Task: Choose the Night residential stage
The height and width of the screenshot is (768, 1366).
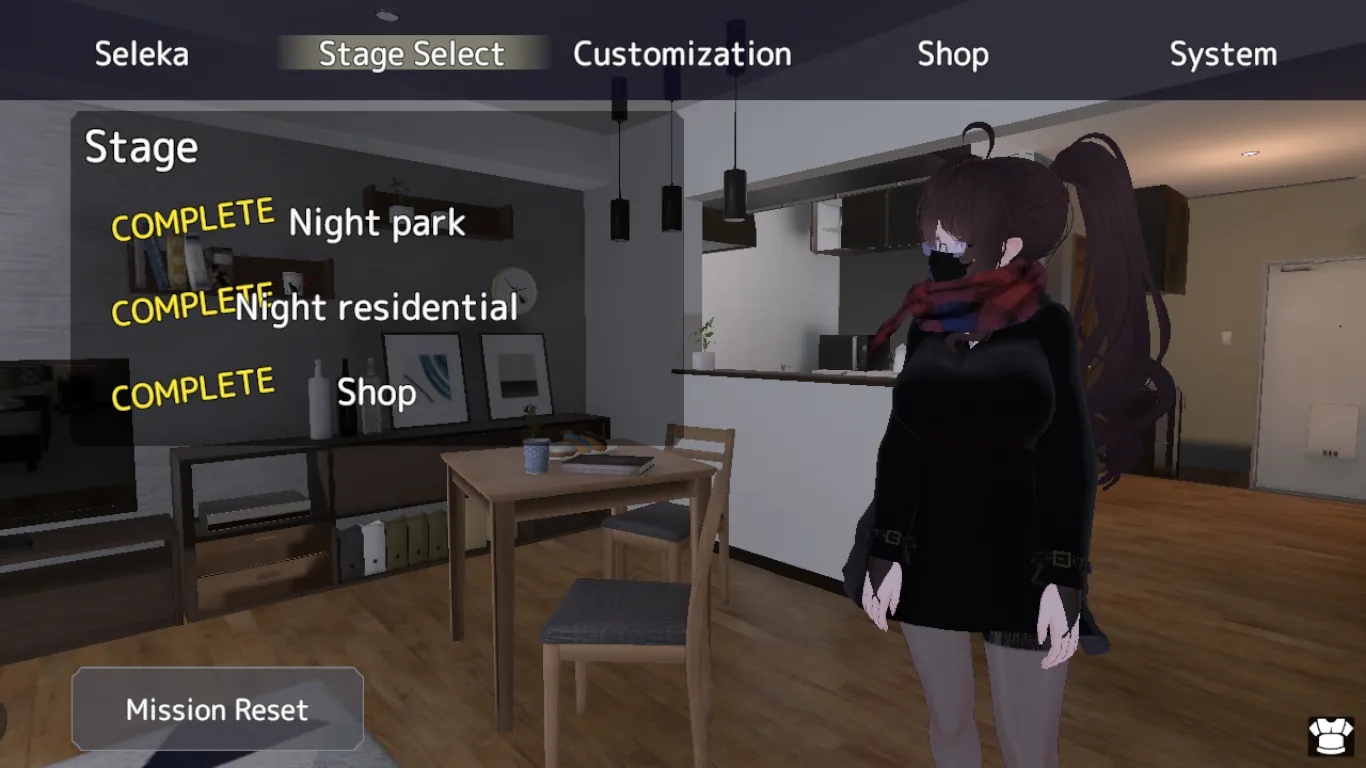Action: (377, 307)
